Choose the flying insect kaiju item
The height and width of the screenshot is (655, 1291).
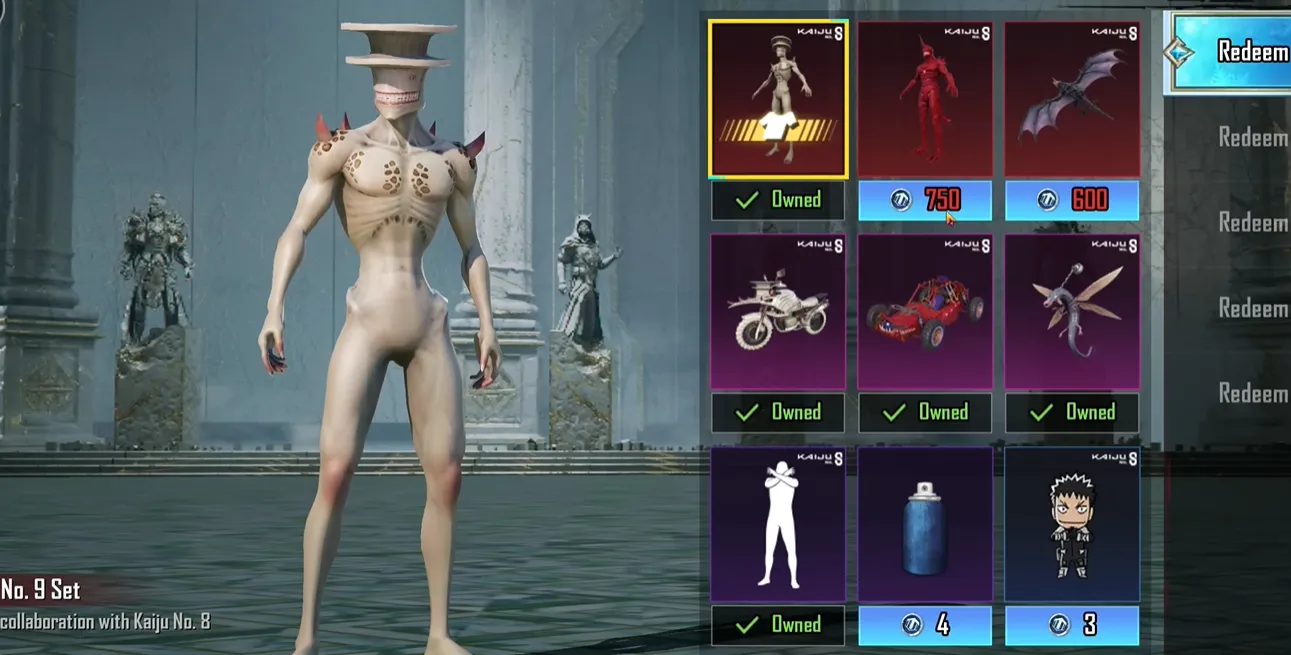click(x=1072, y=312)
